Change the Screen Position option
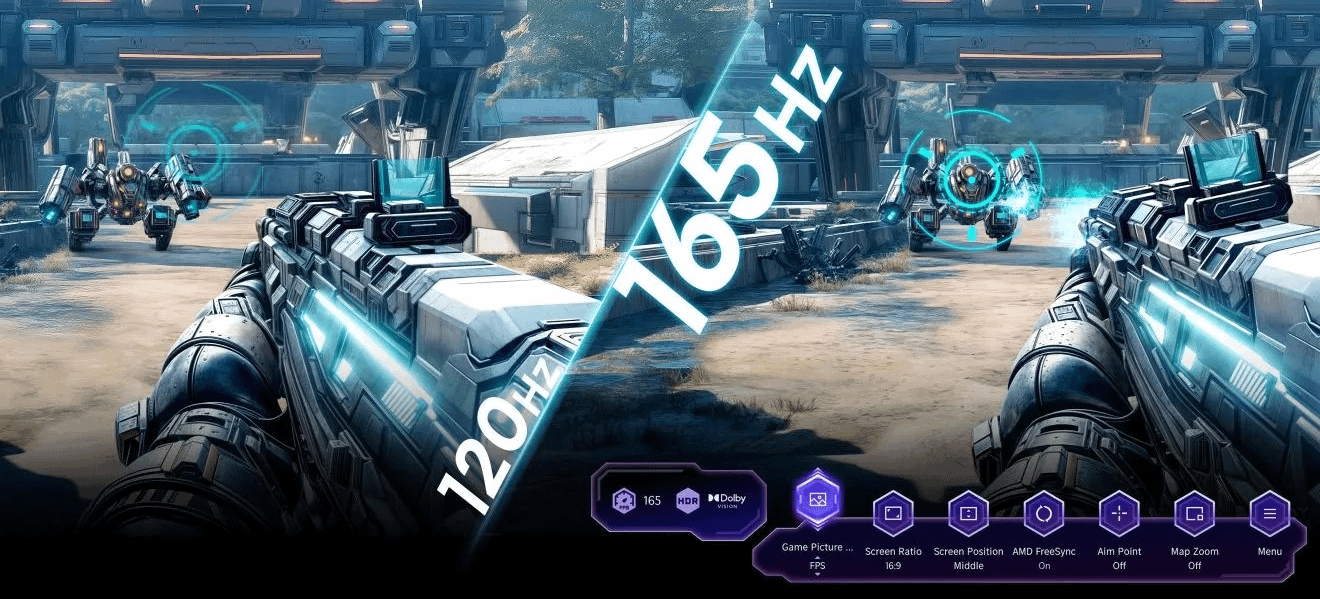The width and height of the screenshot is (1320, 599). click(968, 515)
